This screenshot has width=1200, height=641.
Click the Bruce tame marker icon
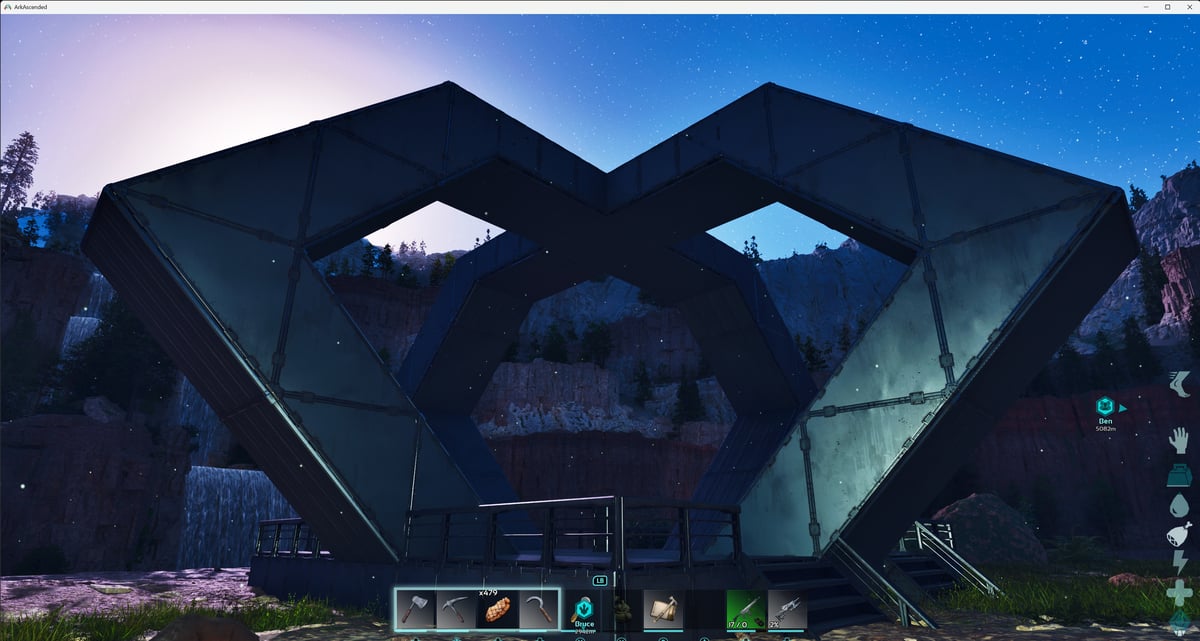[x=584, y=606]
